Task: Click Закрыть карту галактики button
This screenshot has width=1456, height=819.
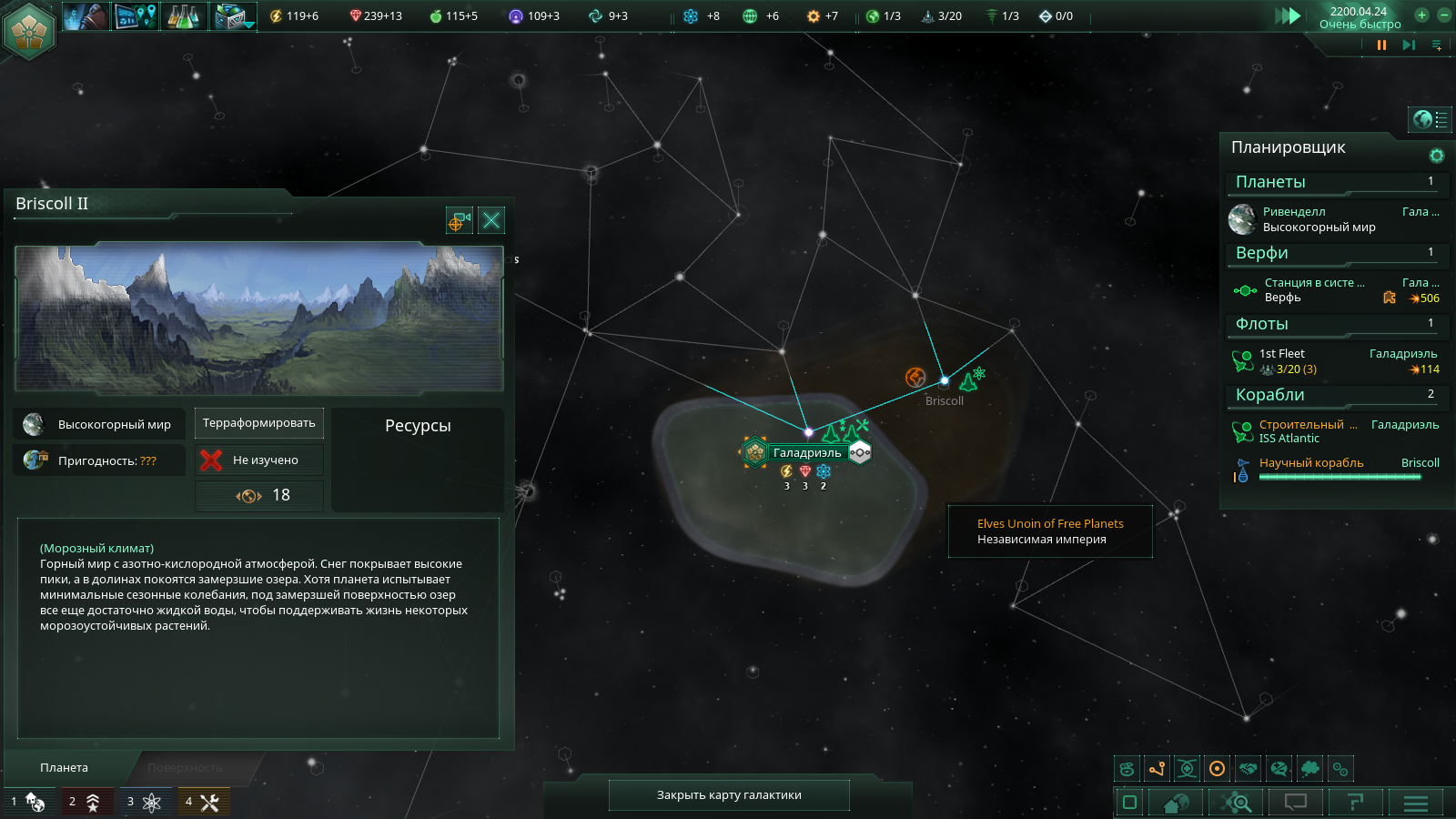Action: pos(729,794)
